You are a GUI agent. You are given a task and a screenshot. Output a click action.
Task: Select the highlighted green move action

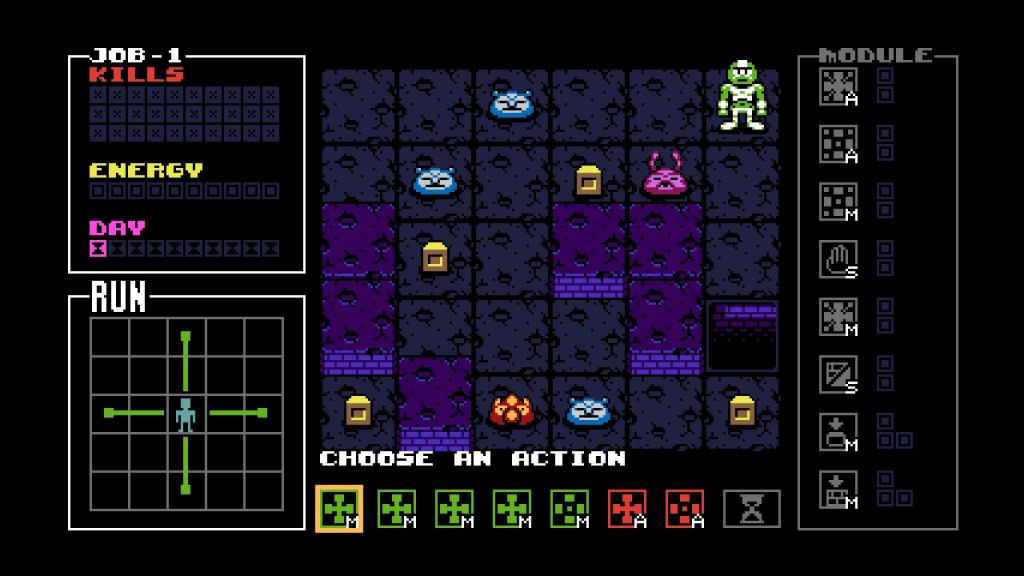(x=339, y=508)
